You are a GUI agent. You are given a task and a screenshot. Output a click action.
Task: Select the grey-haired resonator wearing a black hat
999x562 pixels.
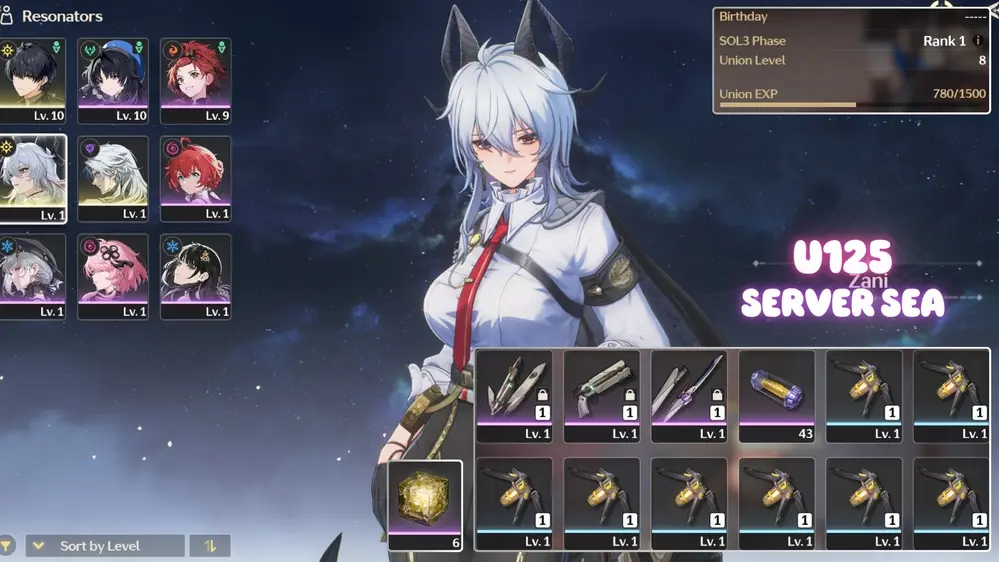[x=32, y=276]
